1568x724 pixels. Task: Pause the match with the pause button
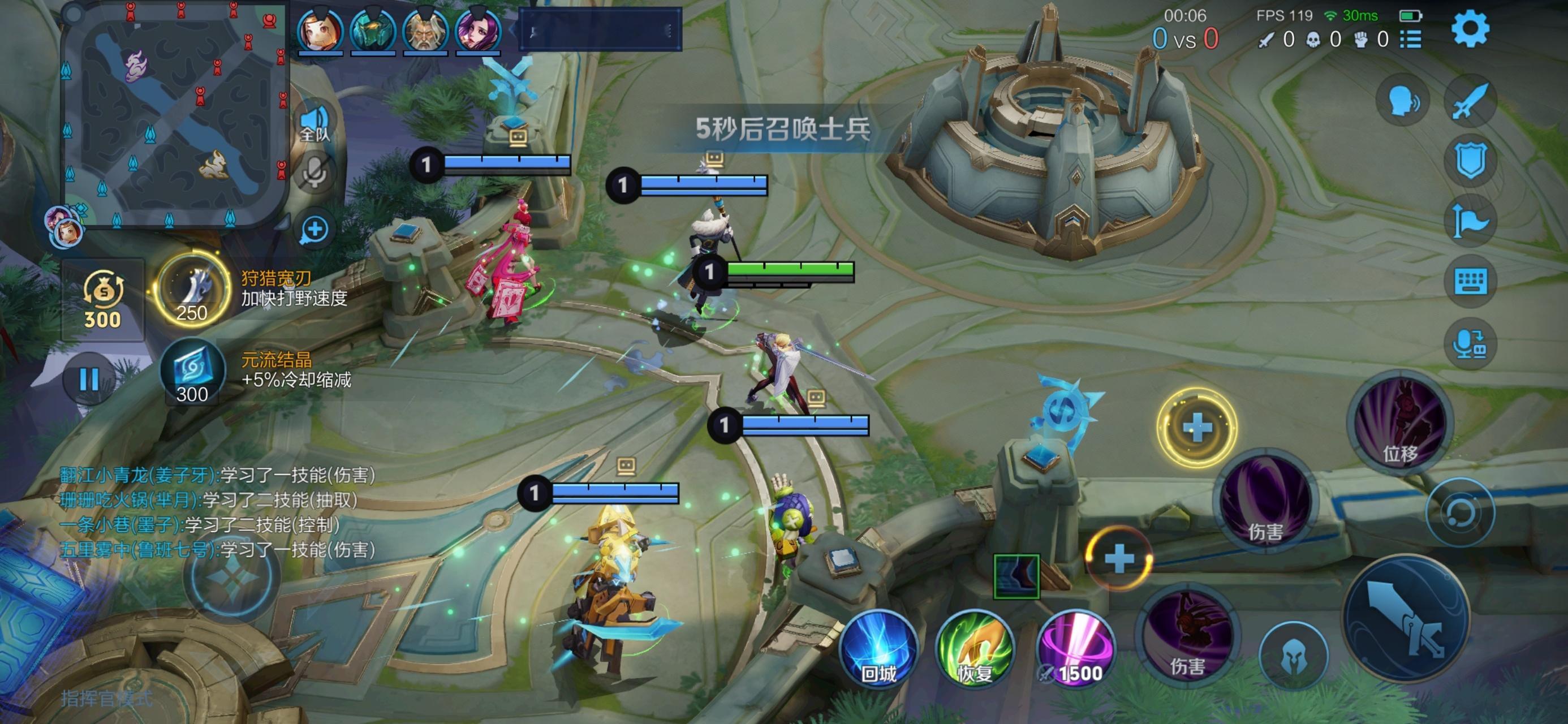tap(89, 380)
